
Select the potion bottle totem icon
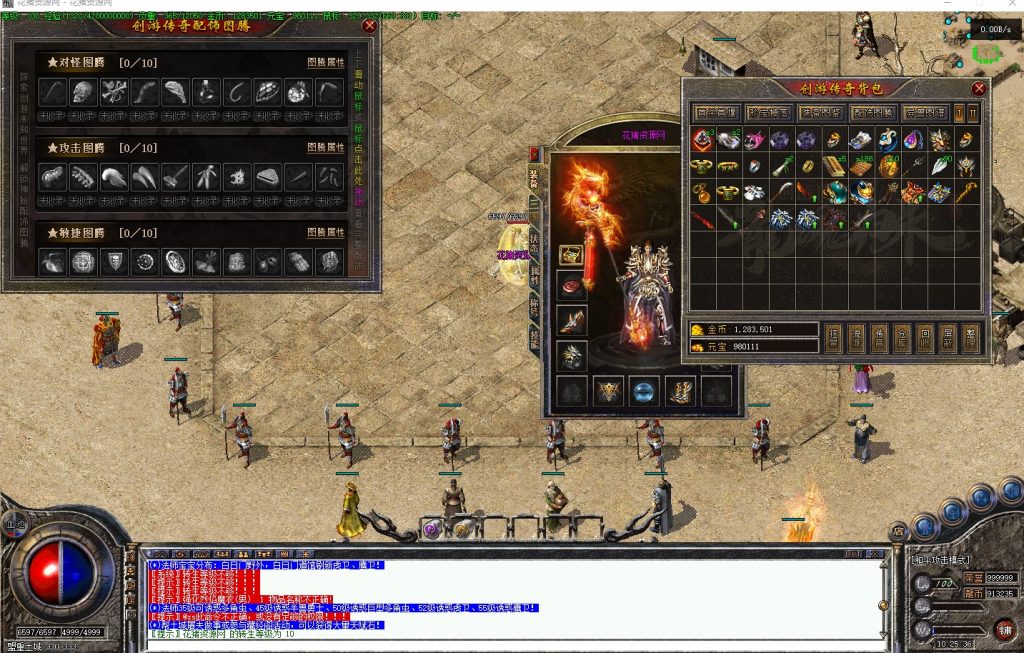point(206,92)
